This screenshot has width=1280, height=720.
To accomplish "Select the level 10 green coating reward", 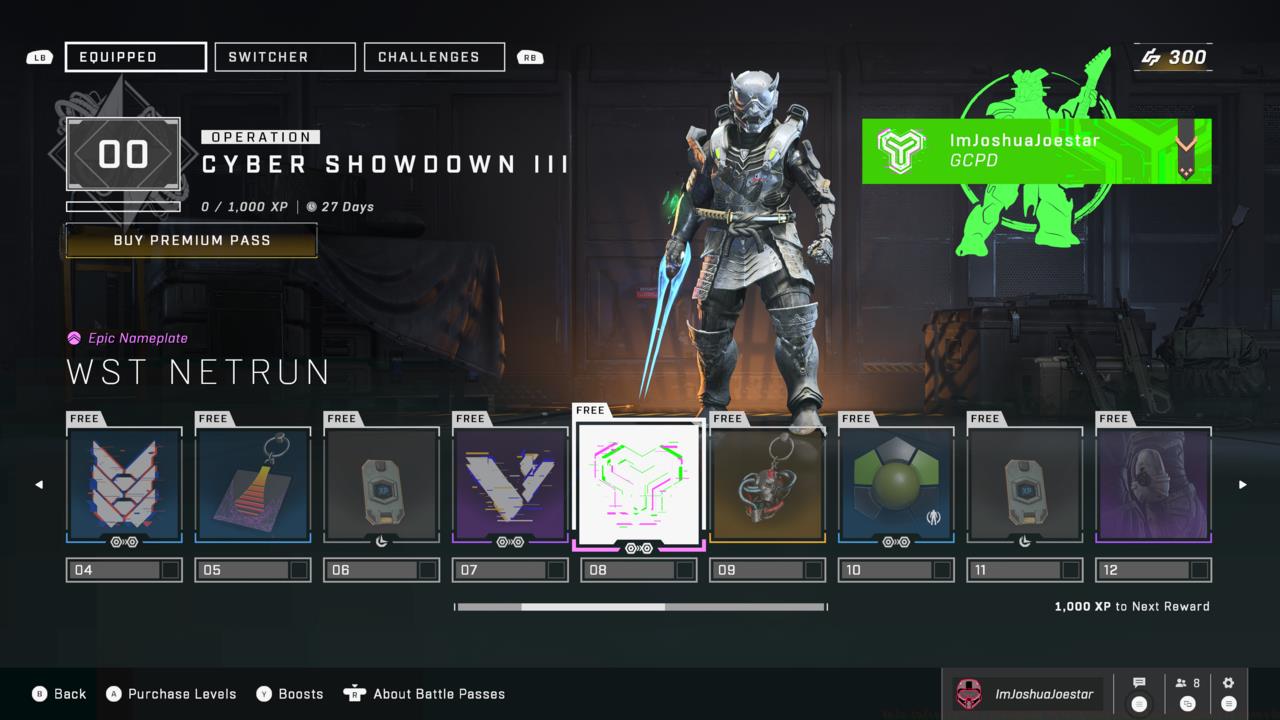I will coord(896,485).
